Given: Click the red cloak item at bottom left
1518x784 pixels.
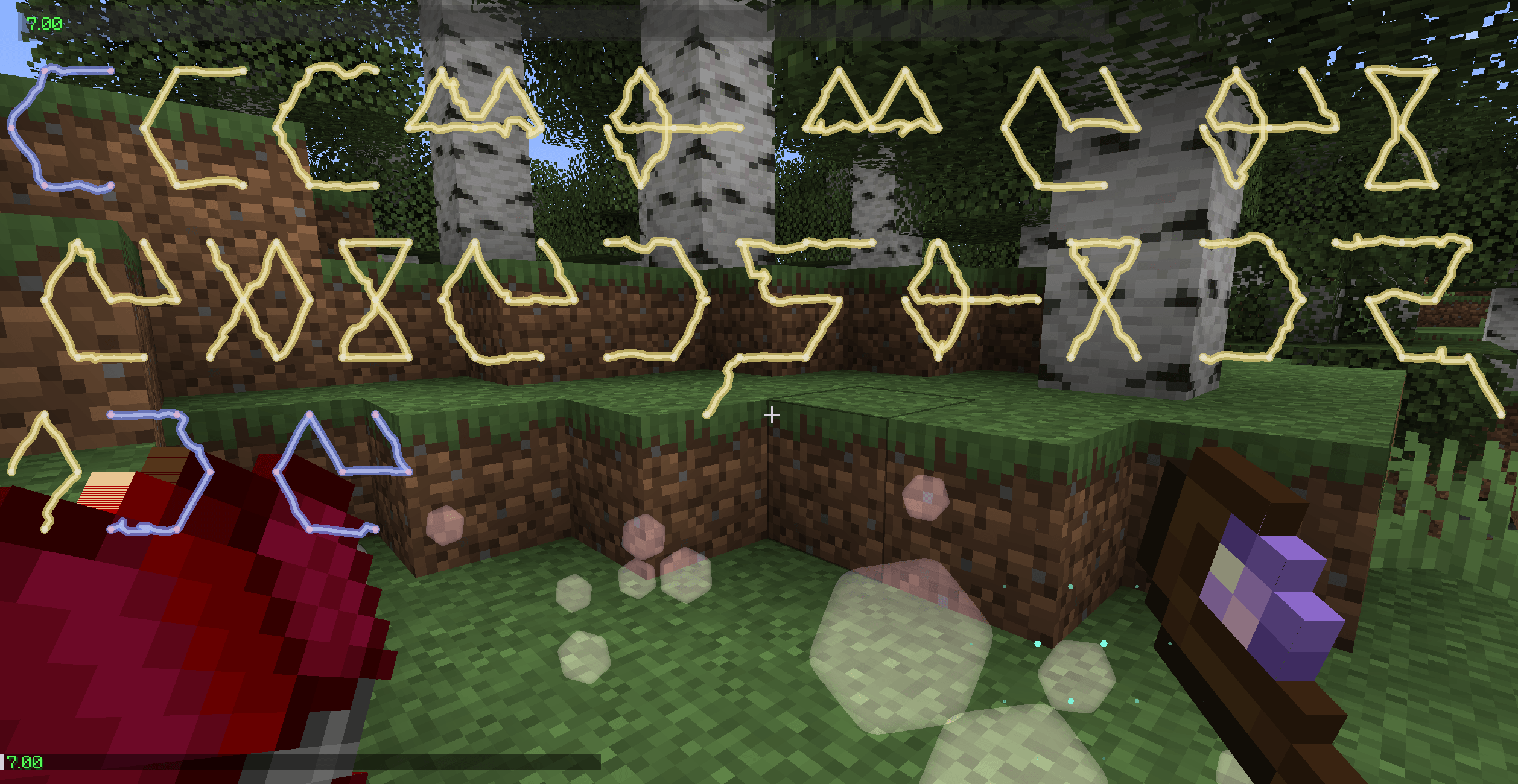Looking at the screenshot, I should 181,633.
